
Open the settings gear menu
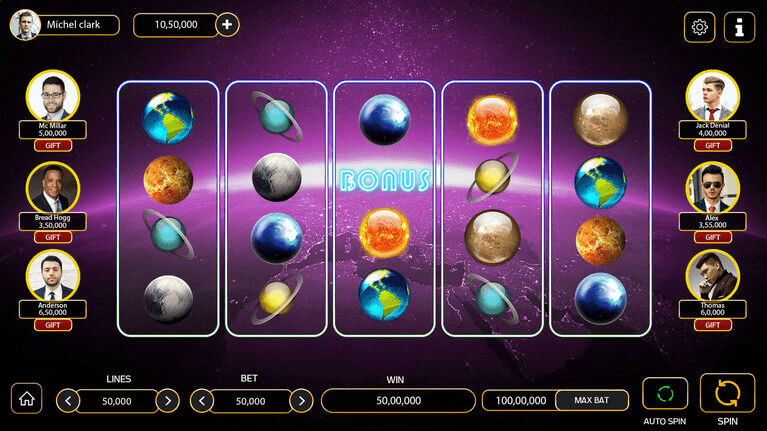tap(699, 27)
